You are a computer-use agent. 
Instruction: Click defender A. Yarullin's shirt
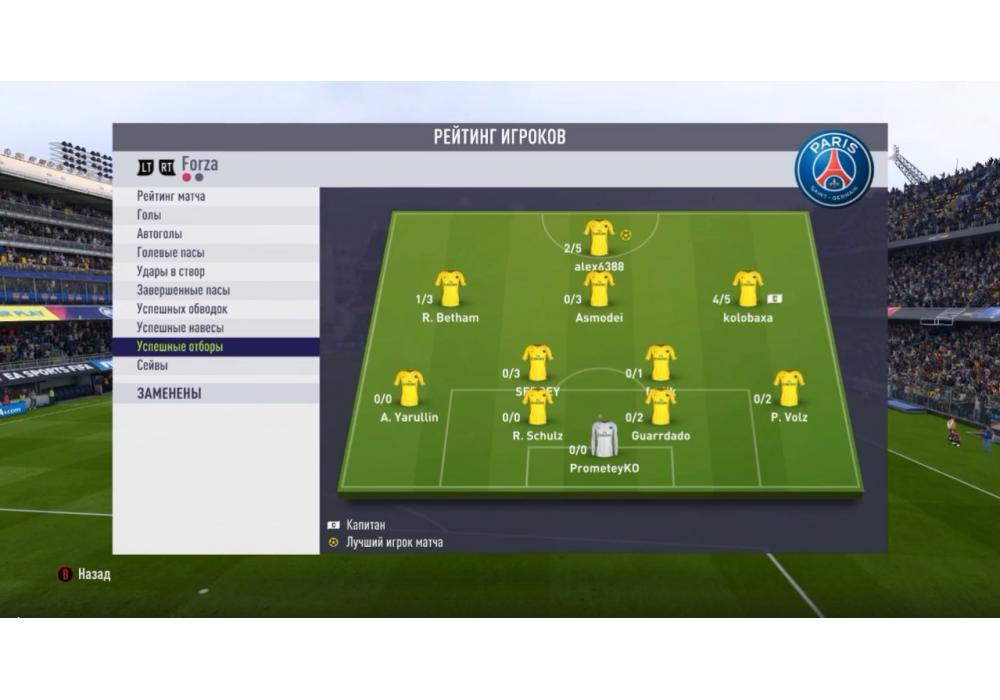pyautogui.click(x=409, y=388)
